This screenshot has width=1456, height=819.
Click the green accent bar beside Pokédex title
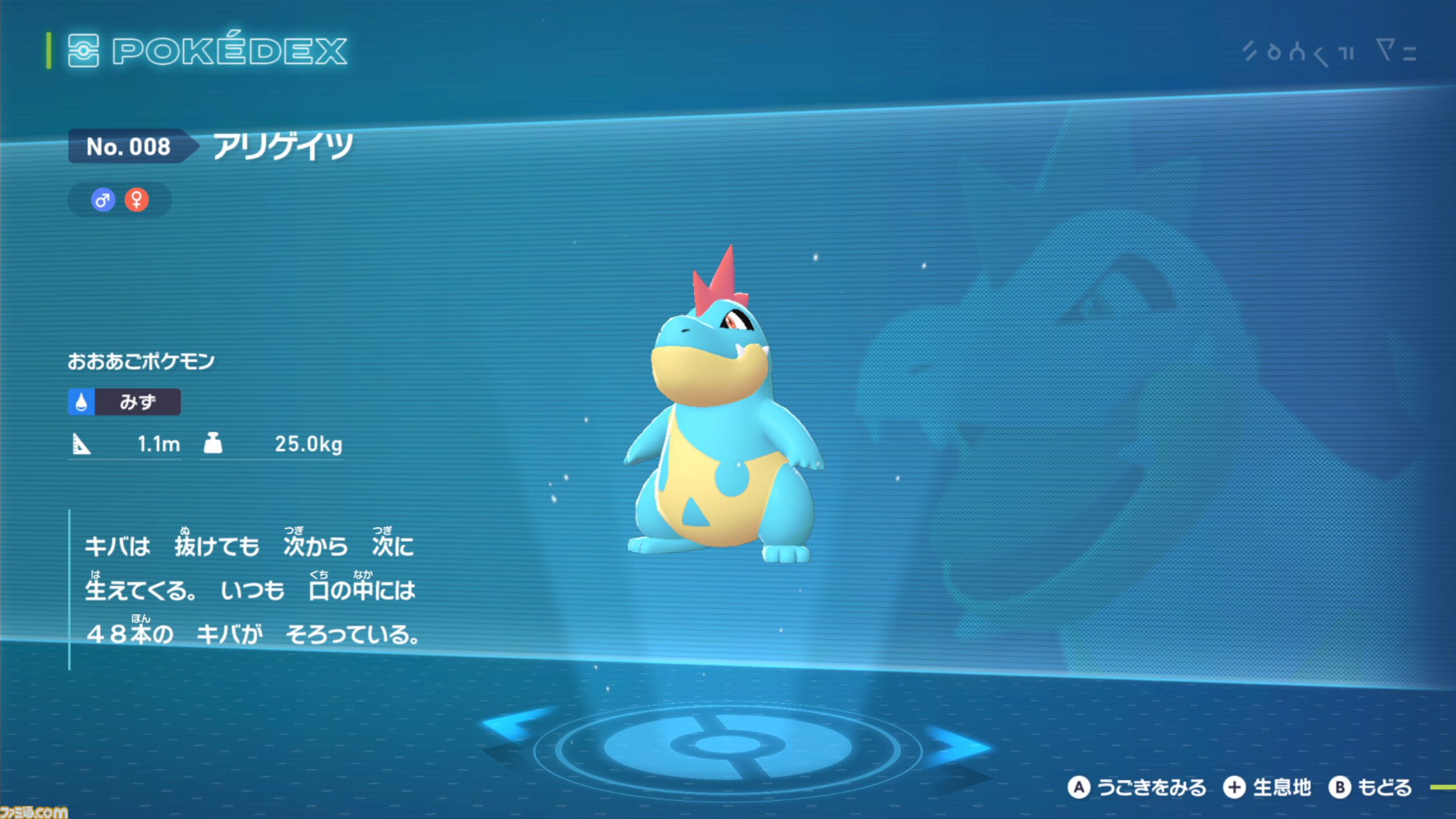coord(48,51)
